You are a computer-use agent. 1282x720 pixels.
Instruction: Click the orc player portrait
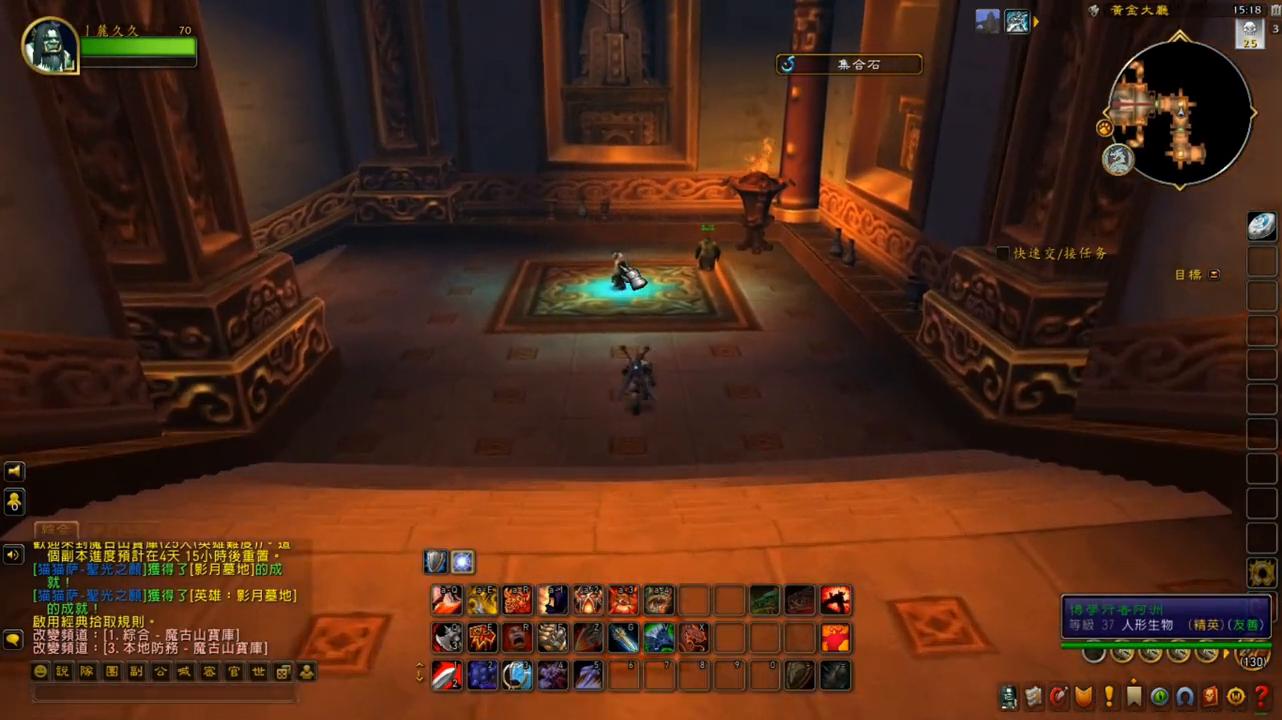(x=50, y=46)
